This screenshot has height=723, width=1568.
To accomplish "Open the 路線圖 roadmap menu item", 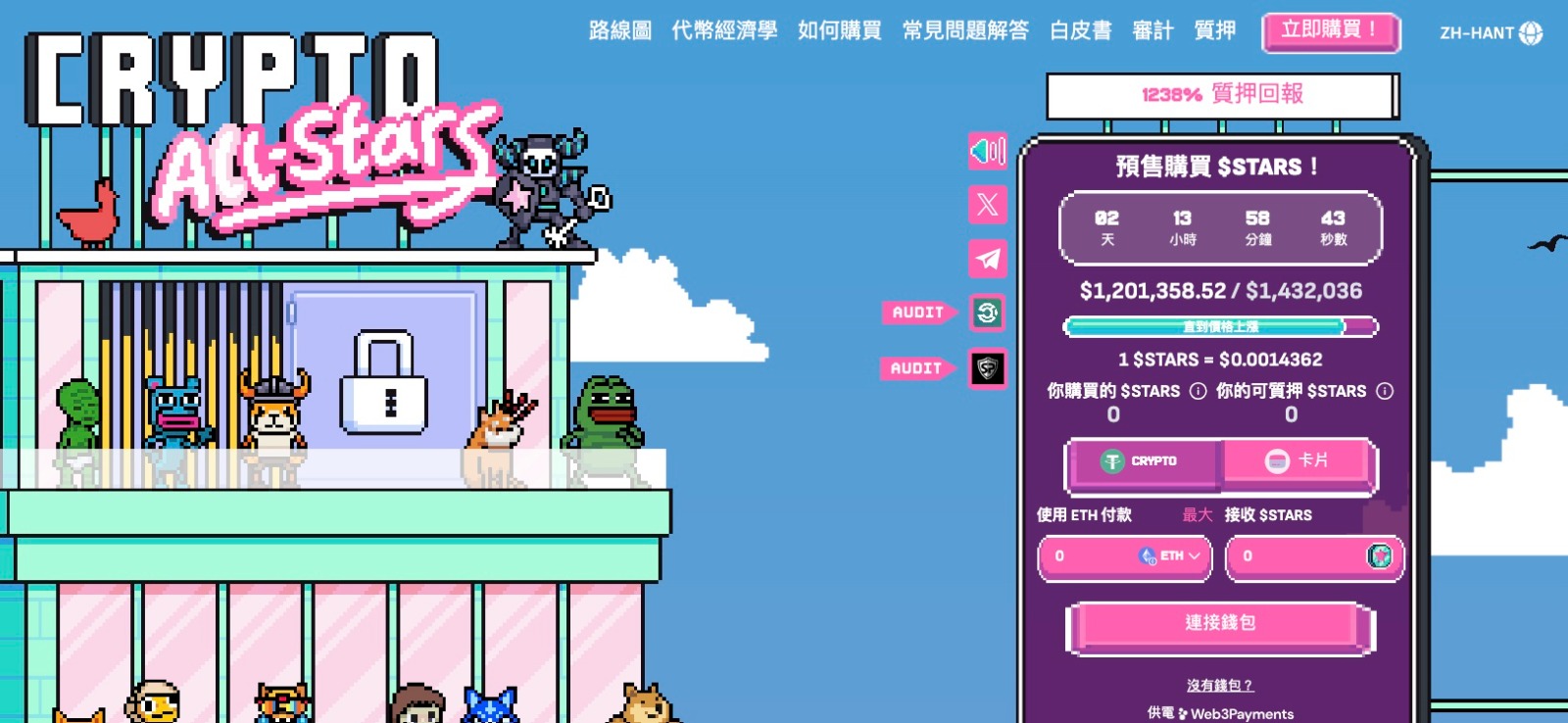I will click(x=619, y=31).
